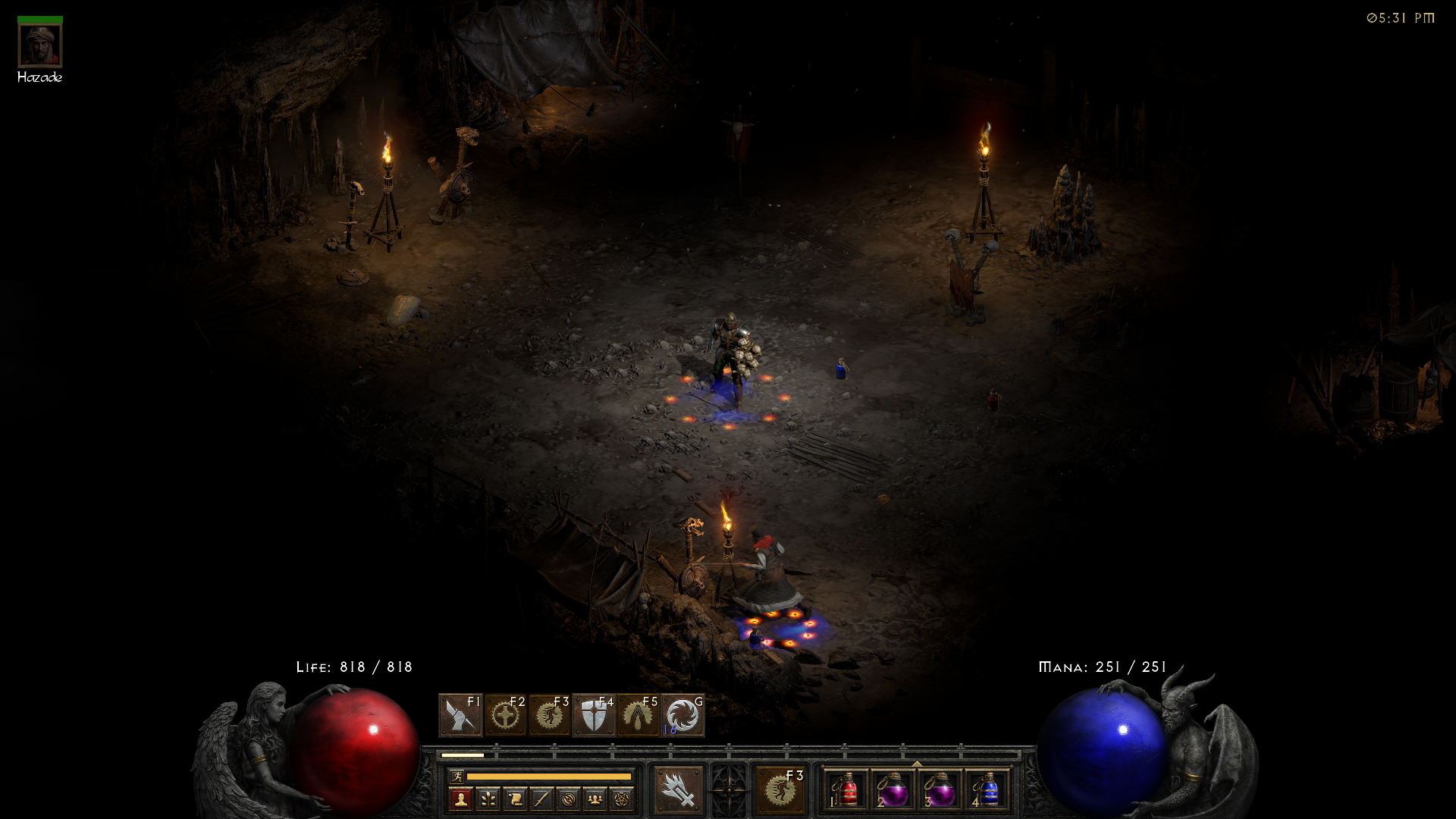
Task: Click the yellow stamina bar
Action: pyautogui.click(x=548, y=777)
